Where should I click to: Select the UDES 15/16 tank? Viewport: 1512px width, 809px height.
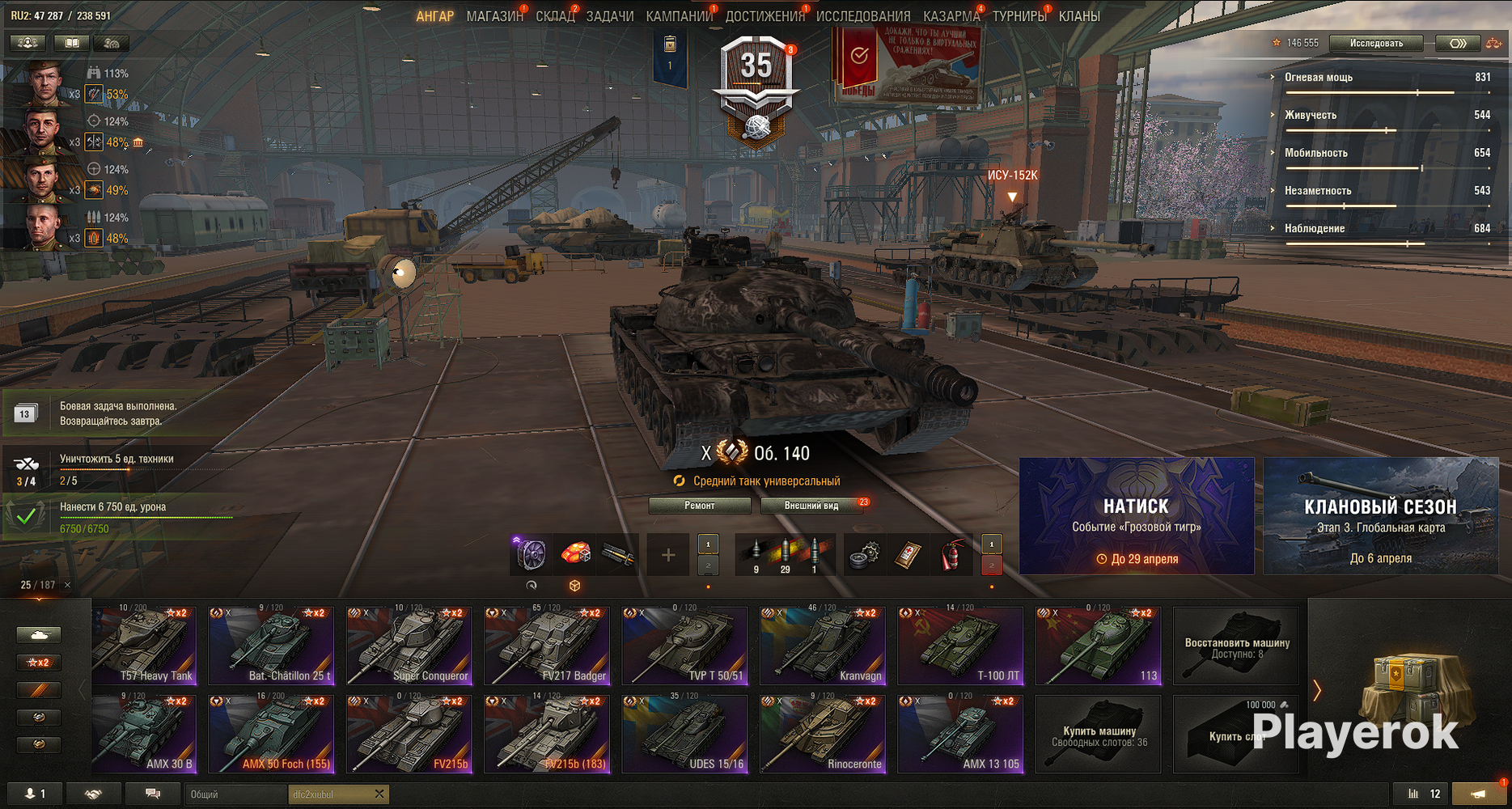pyautogui.click(x=684, y=735)
